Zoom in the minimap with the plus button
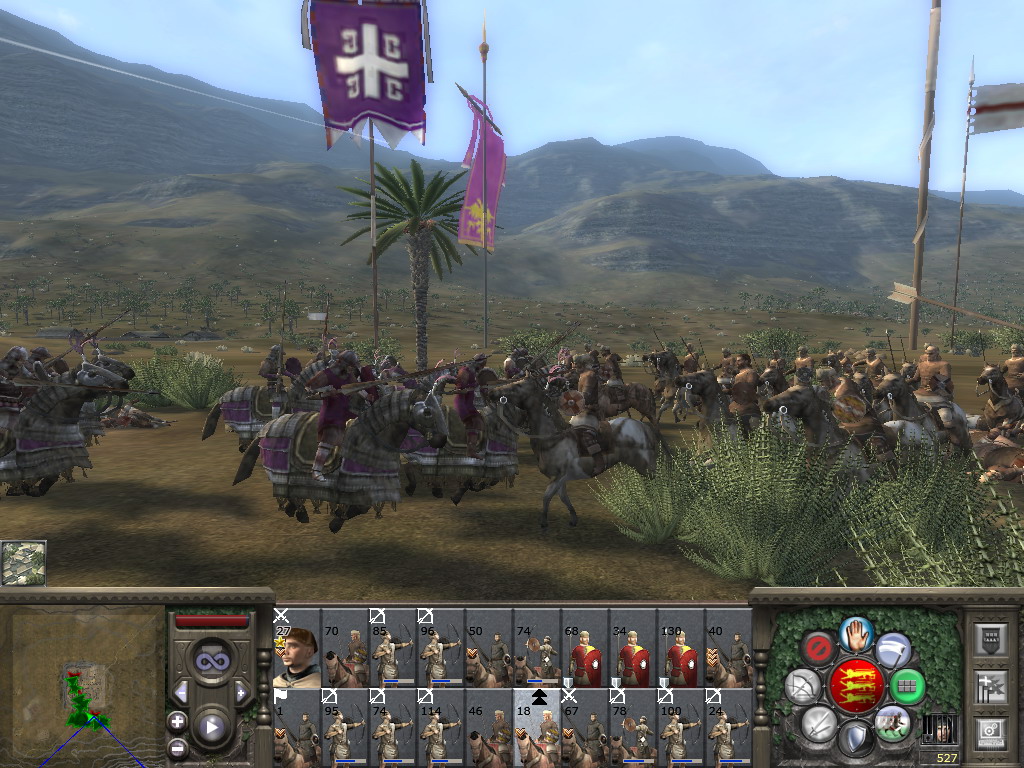Viewport: 1024px width, 768px height. [178, 721]
